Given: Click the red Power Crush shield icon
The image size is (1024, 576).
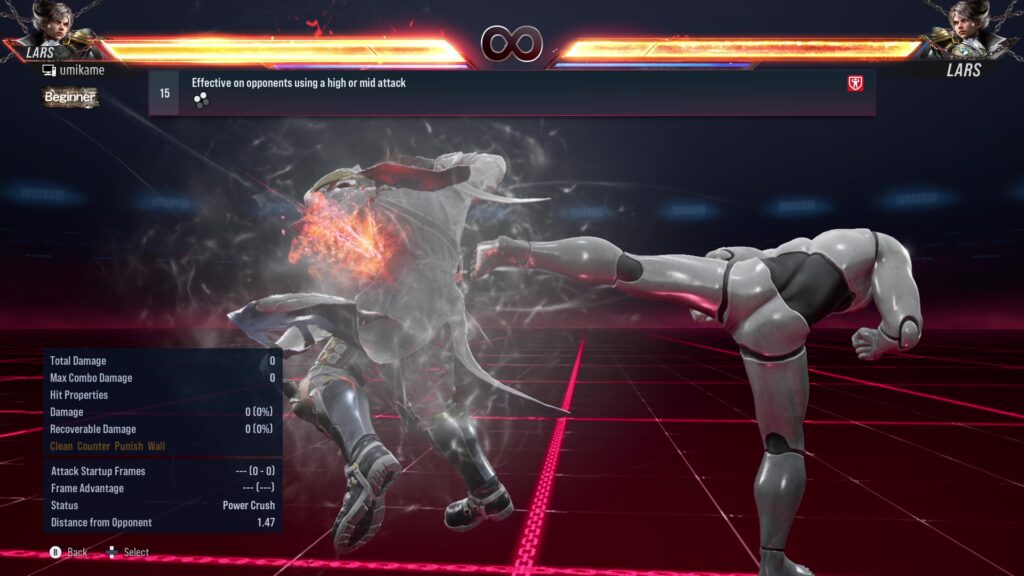Looking at the screenshot, I should [x=855, y=84].
